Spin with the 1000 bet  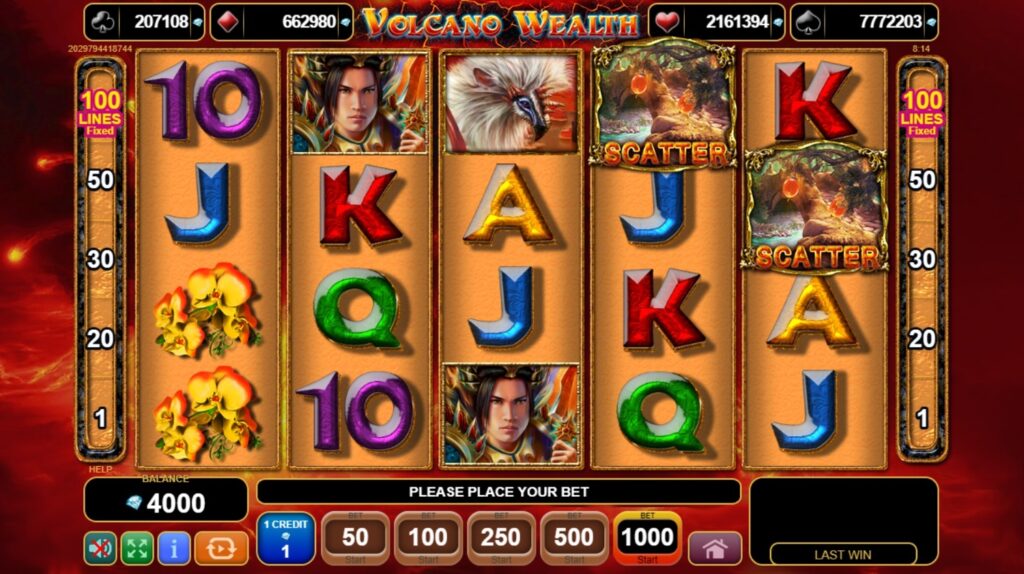pos(647,539)
